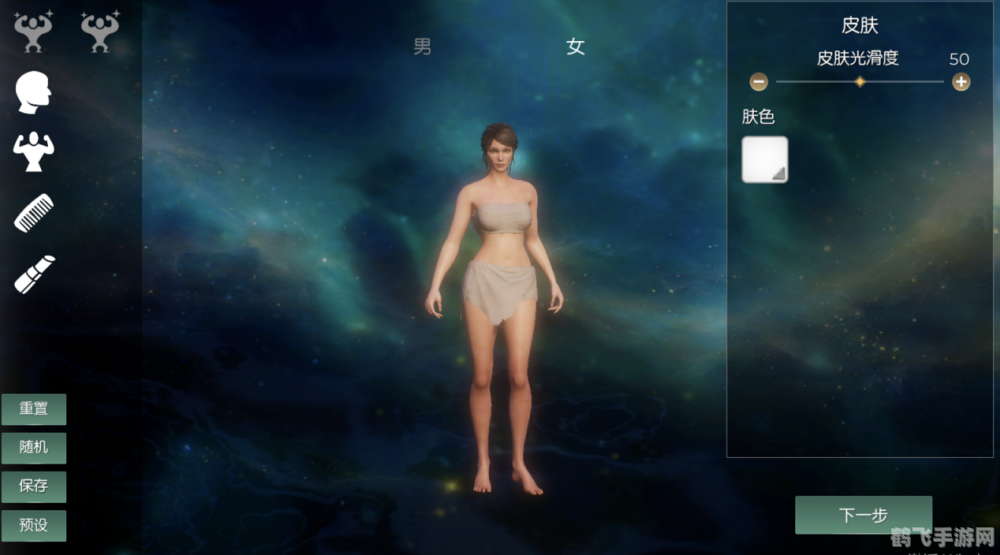This screenshot has height=555, width=1000.
Task: Select the female gender option 女
Action: click(x=575, y=46)
